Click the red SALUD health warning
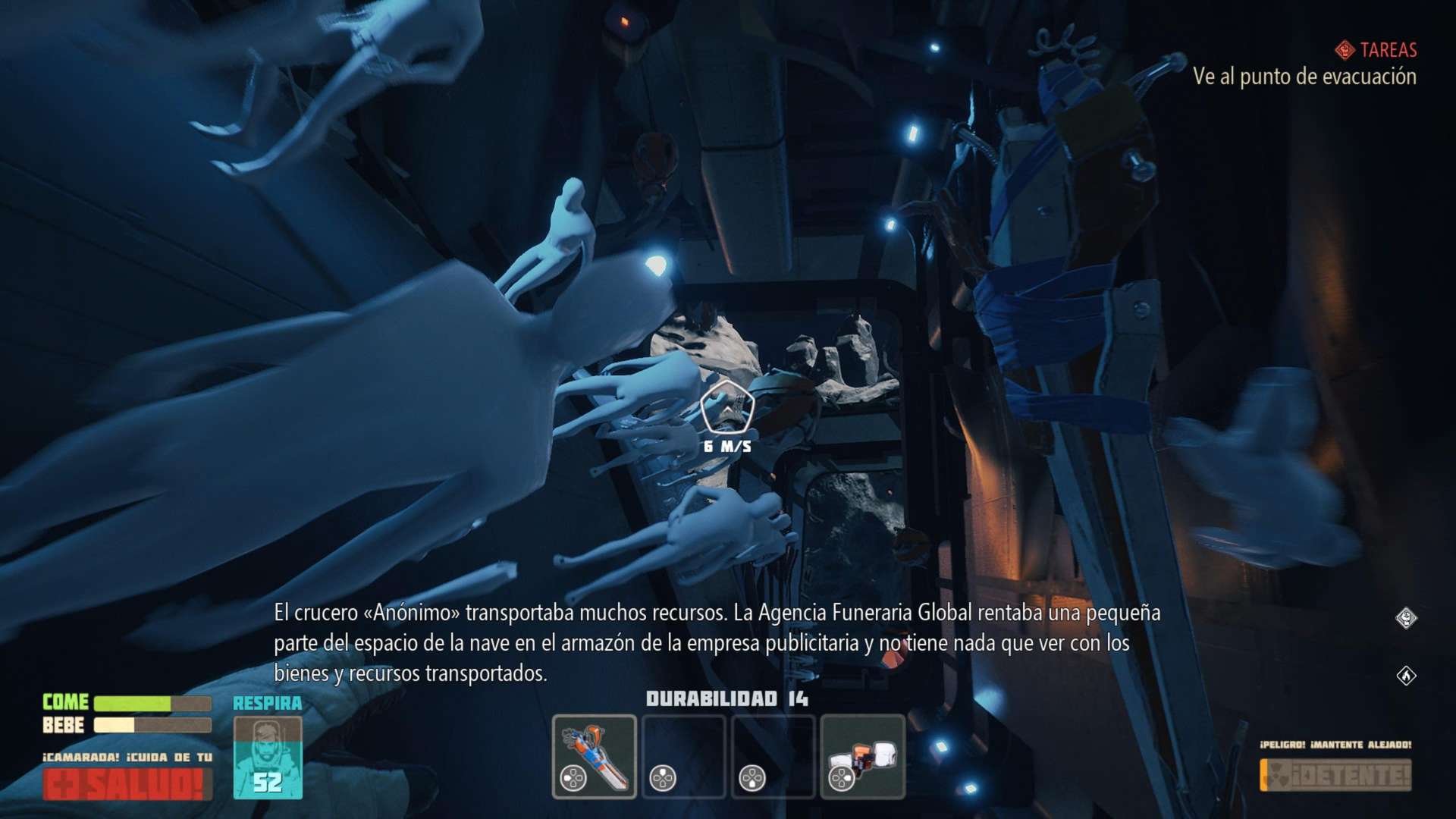The image size is (1456, 819). coord(127,784)
